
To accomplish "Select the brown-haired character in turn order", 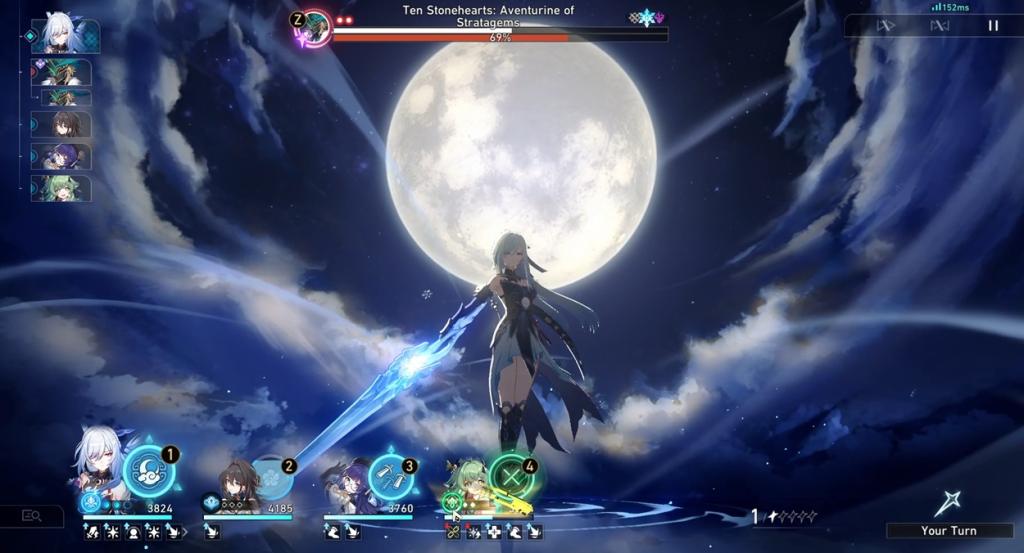I will point(65,124).
